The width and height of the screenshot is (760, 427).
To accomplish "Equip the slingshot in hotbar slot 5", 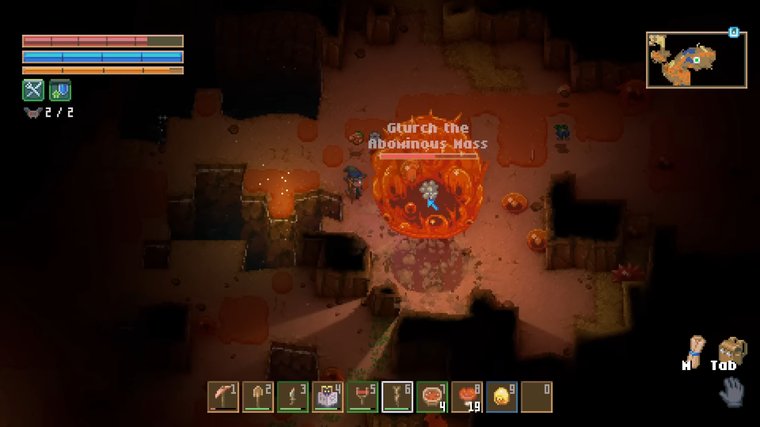I will coord(362,396).
